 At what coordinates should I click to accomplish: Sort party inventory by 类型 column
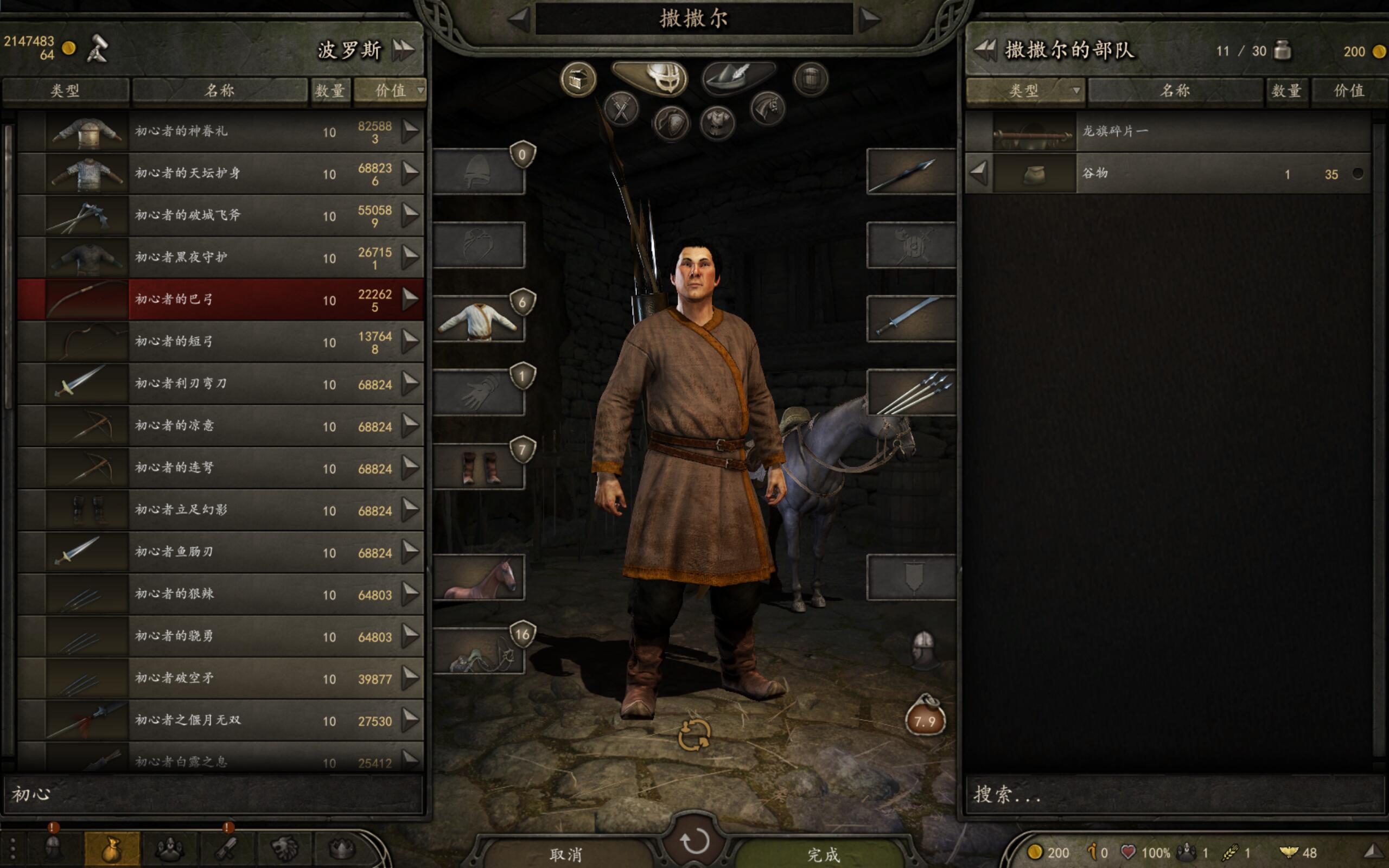coord(1024,91)
